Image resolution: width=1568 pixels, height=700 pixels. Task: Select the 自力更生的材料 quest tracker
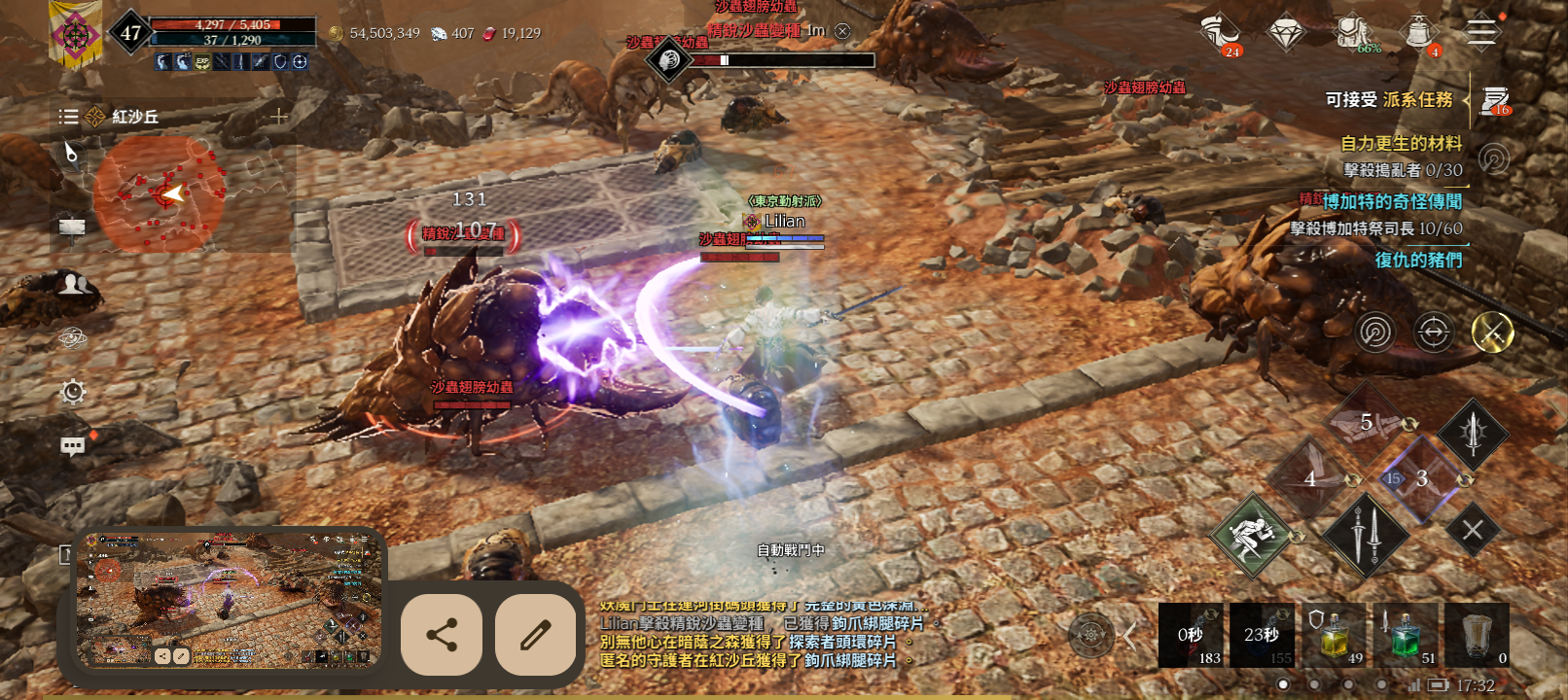tap(1401, 144)
